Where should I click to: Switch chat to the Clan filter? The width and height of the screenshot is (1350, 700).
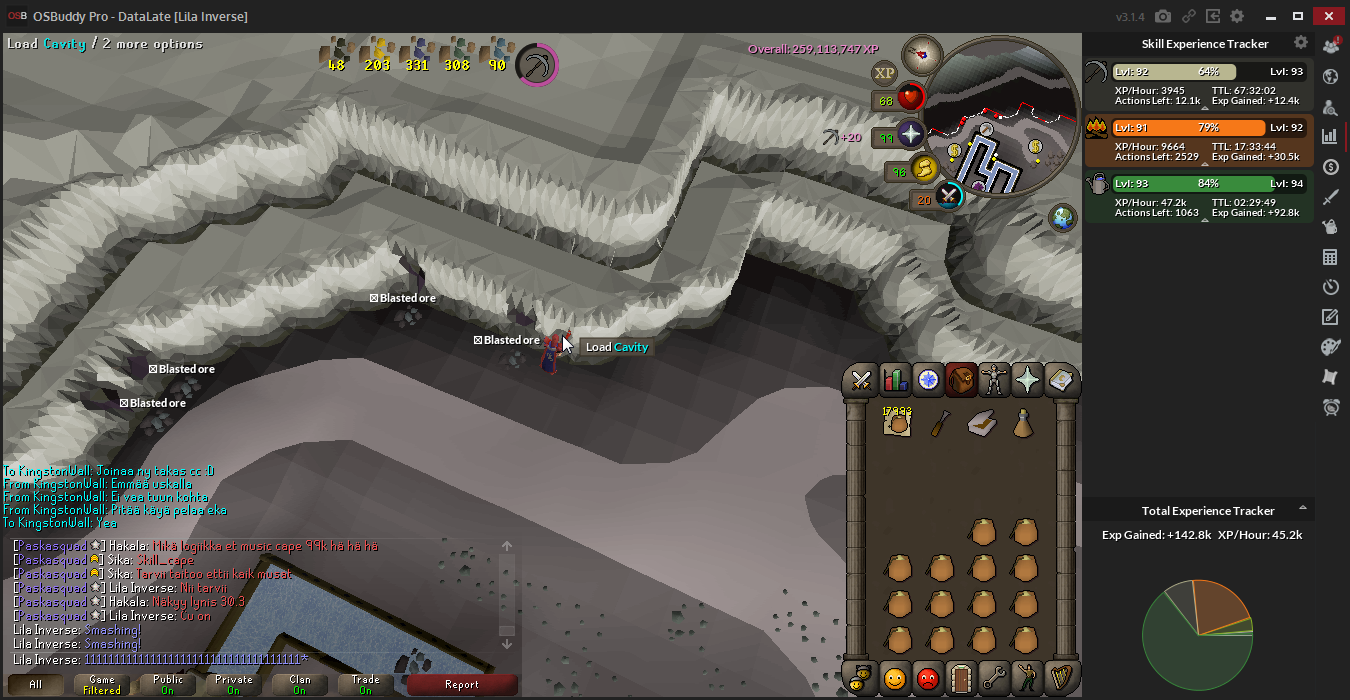coord(299,685)
